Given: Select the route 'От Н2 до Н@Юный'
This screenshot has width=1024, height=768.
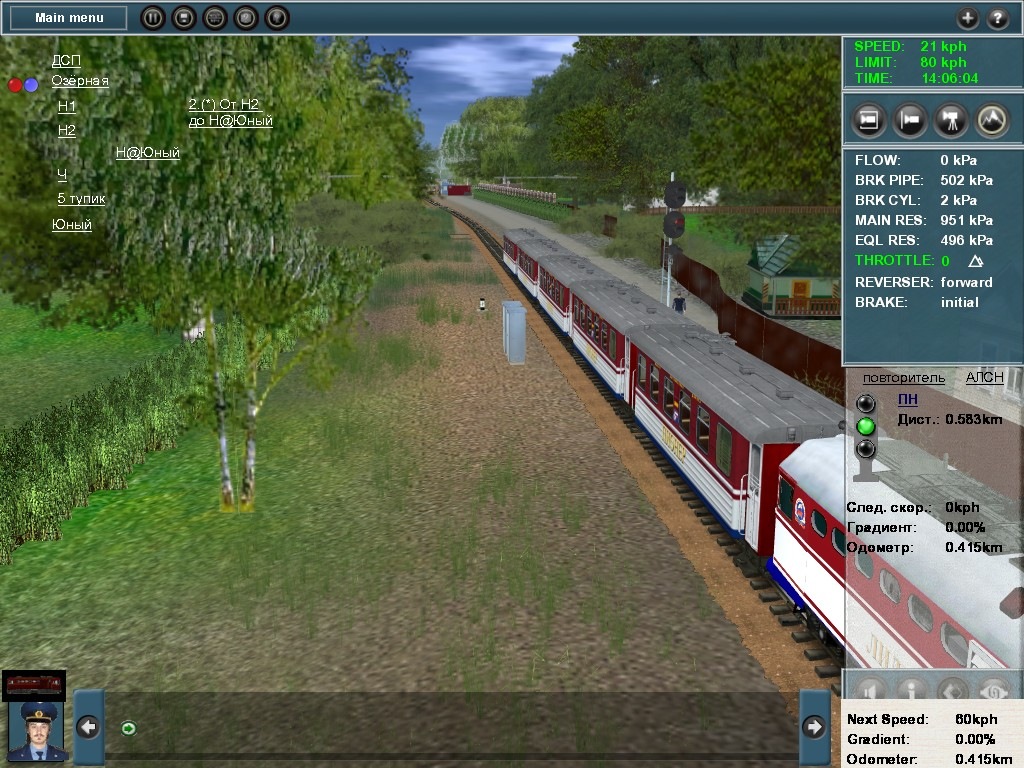Looking at the screenshot, I should tap(230, 112).
